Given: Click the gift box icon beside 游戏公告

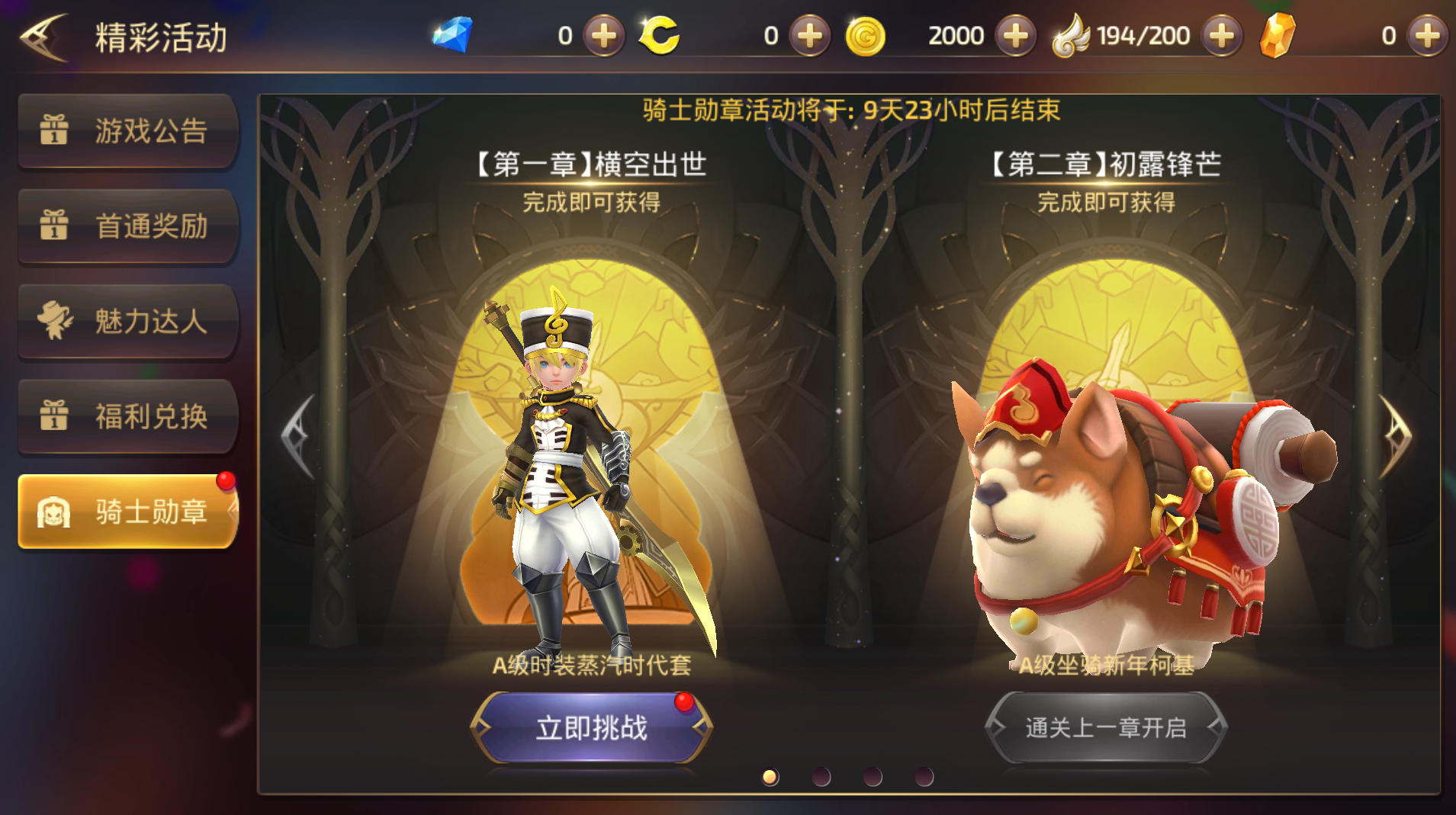Looking at the screenshot, I should coord(55,131).
